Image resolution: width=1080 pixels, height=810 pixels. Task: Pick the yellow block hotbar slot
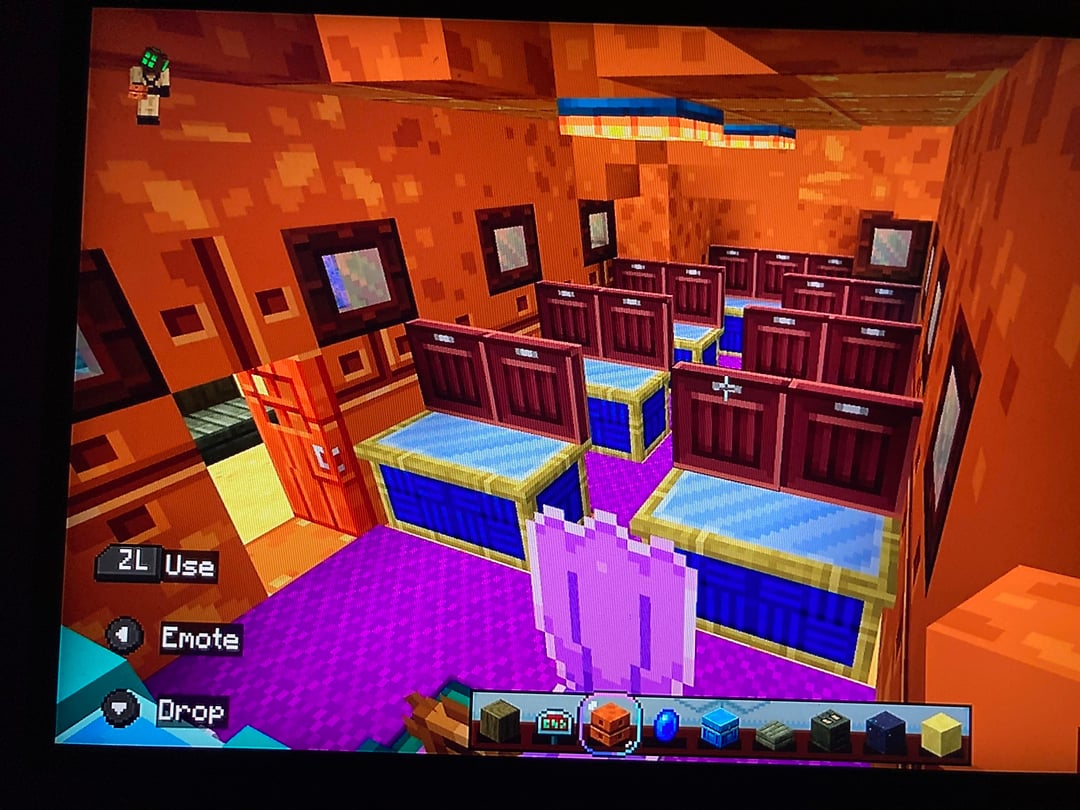[x=940, y=733]
